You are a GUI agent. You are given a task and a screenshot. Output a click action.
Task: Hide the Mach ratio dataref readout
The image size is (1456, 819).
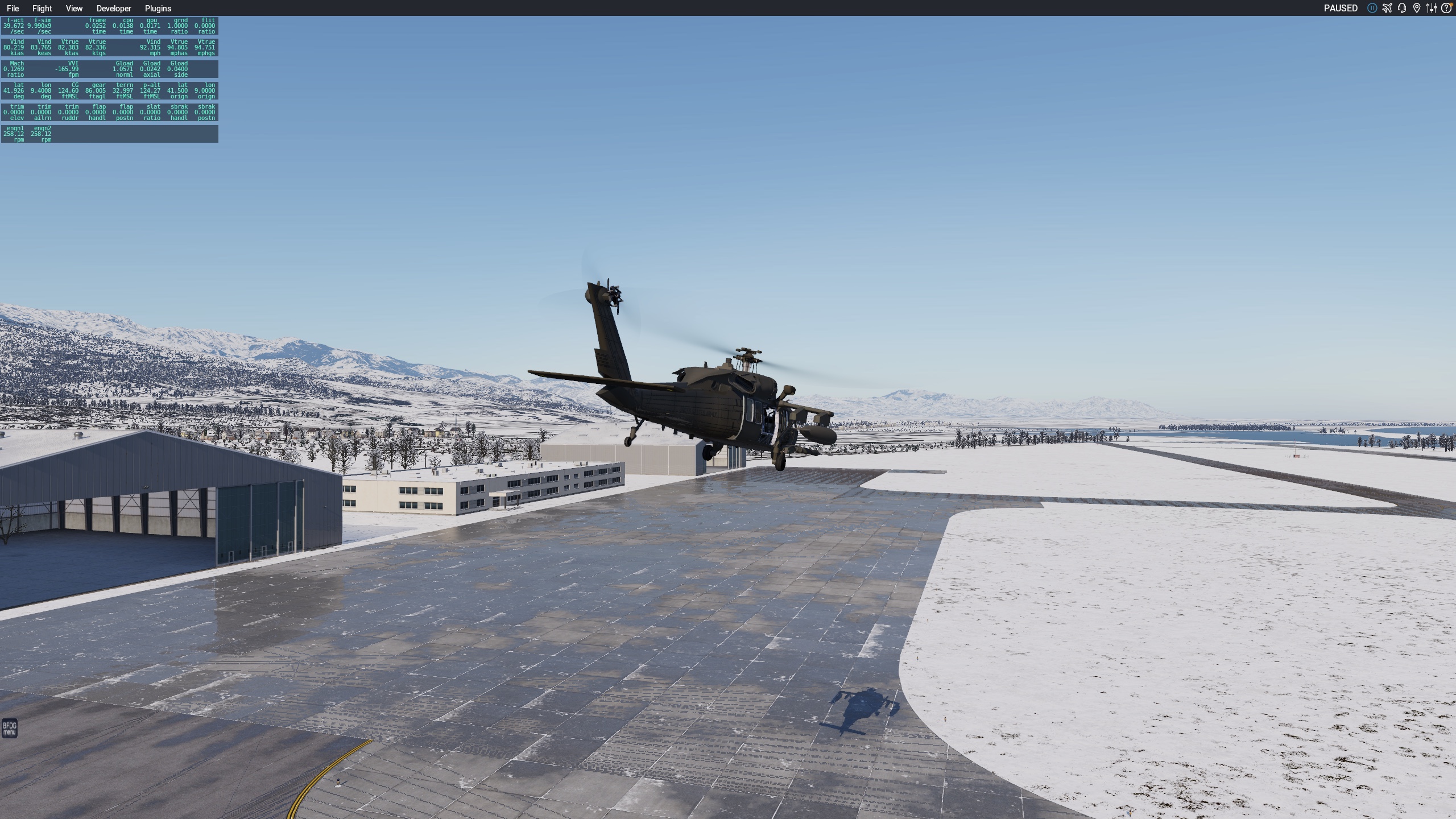(x=14, y=69)
